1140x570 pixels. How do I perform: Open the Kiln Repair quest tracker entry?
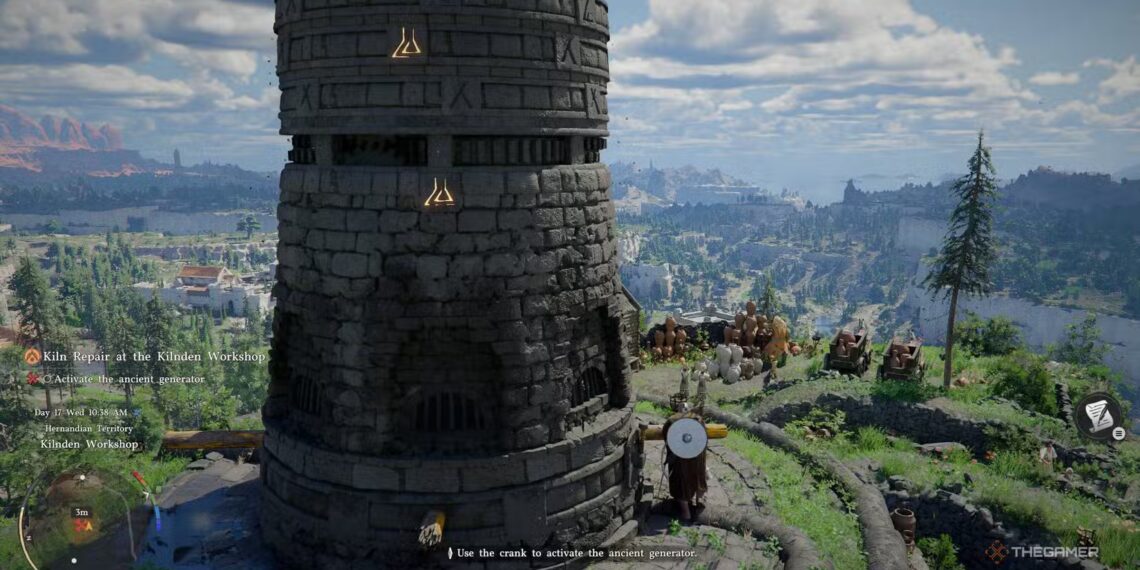point(154,356)
